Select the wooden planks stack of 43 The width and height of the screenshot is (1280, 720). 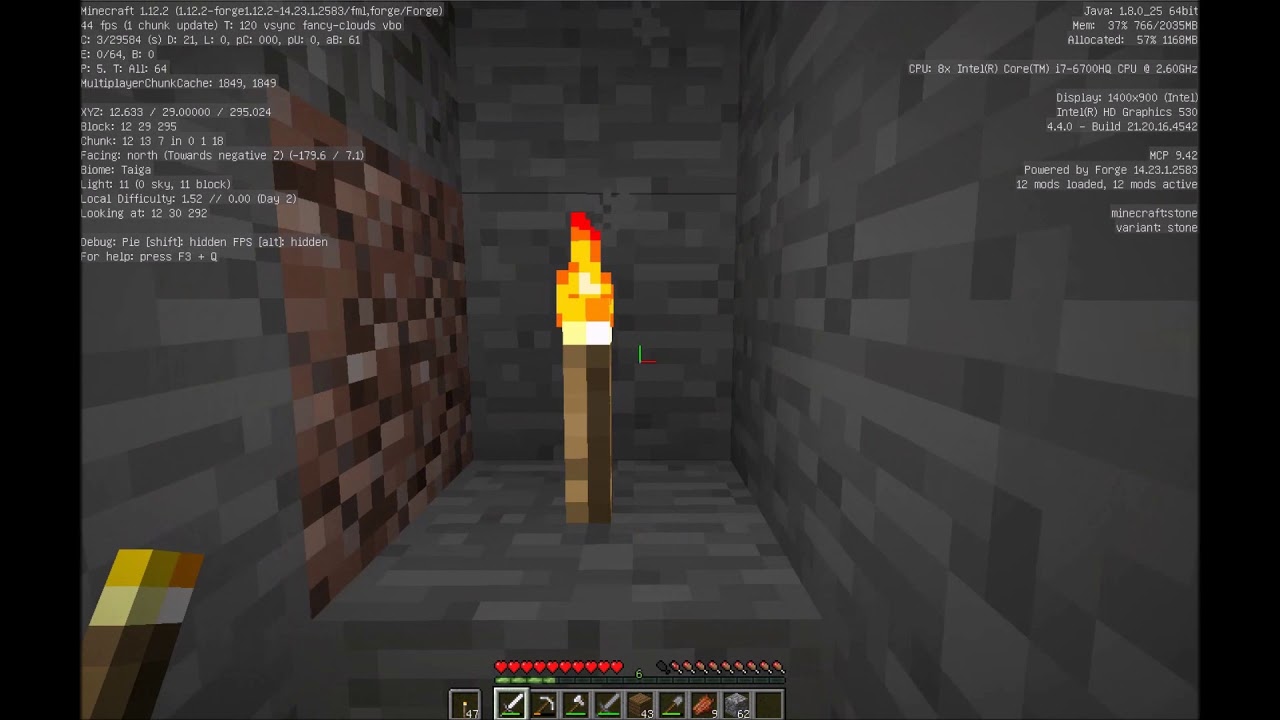click(640, 703)
